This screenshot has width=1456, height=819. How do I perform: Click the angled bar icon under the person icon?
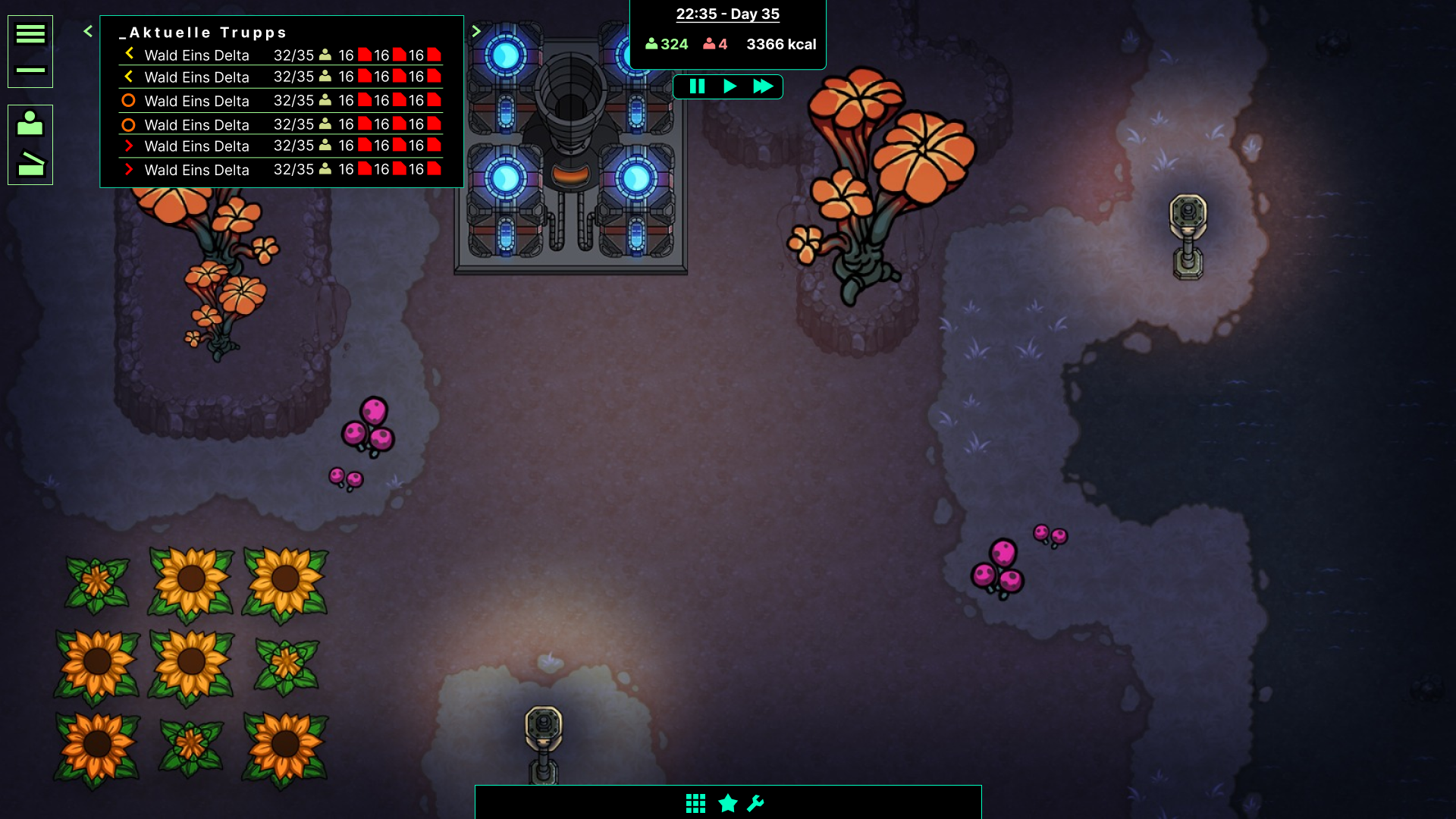[x=30, y=164]
